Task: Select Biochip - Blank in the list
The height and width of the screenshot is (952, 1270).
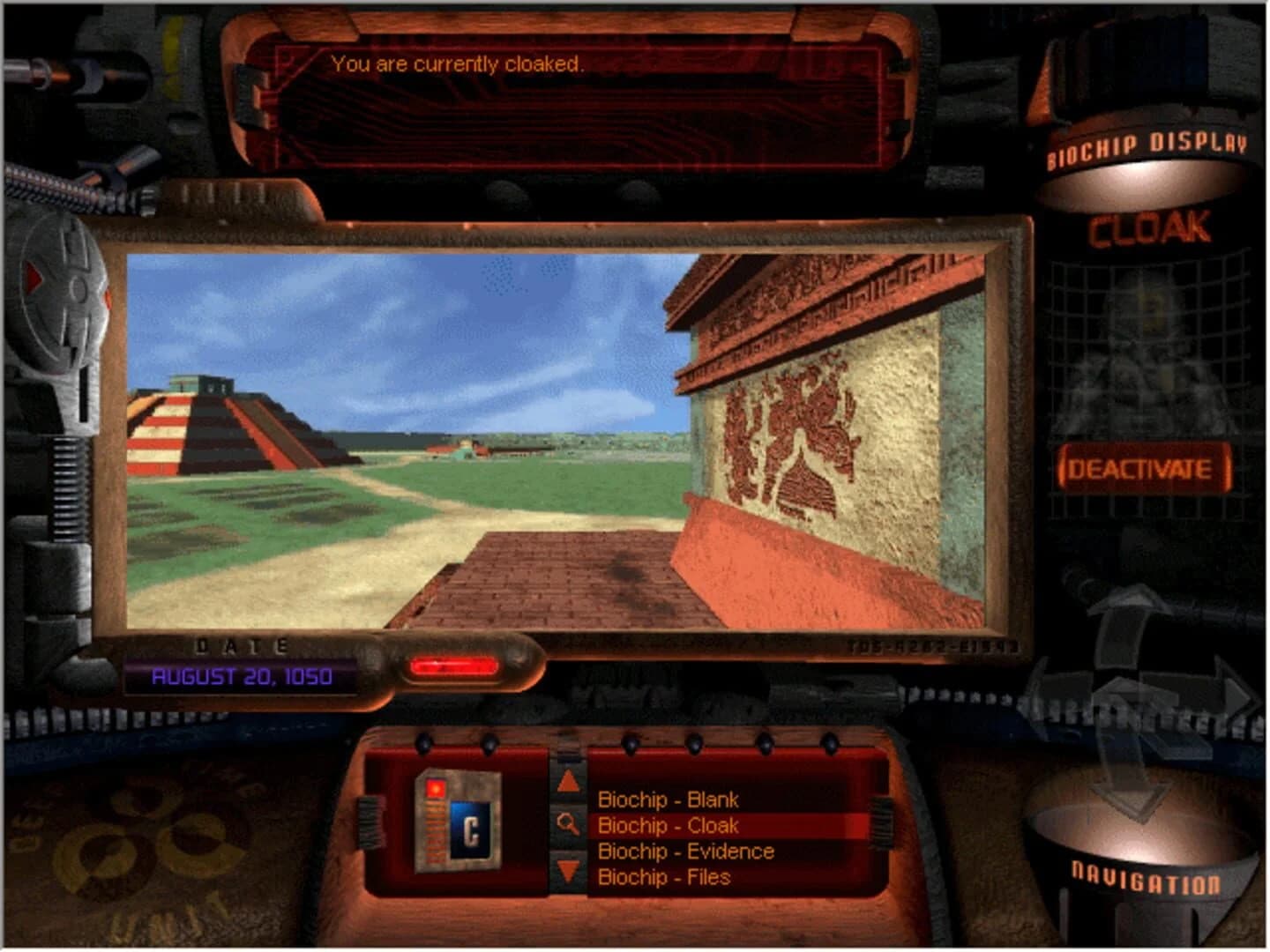Action: 668,800
